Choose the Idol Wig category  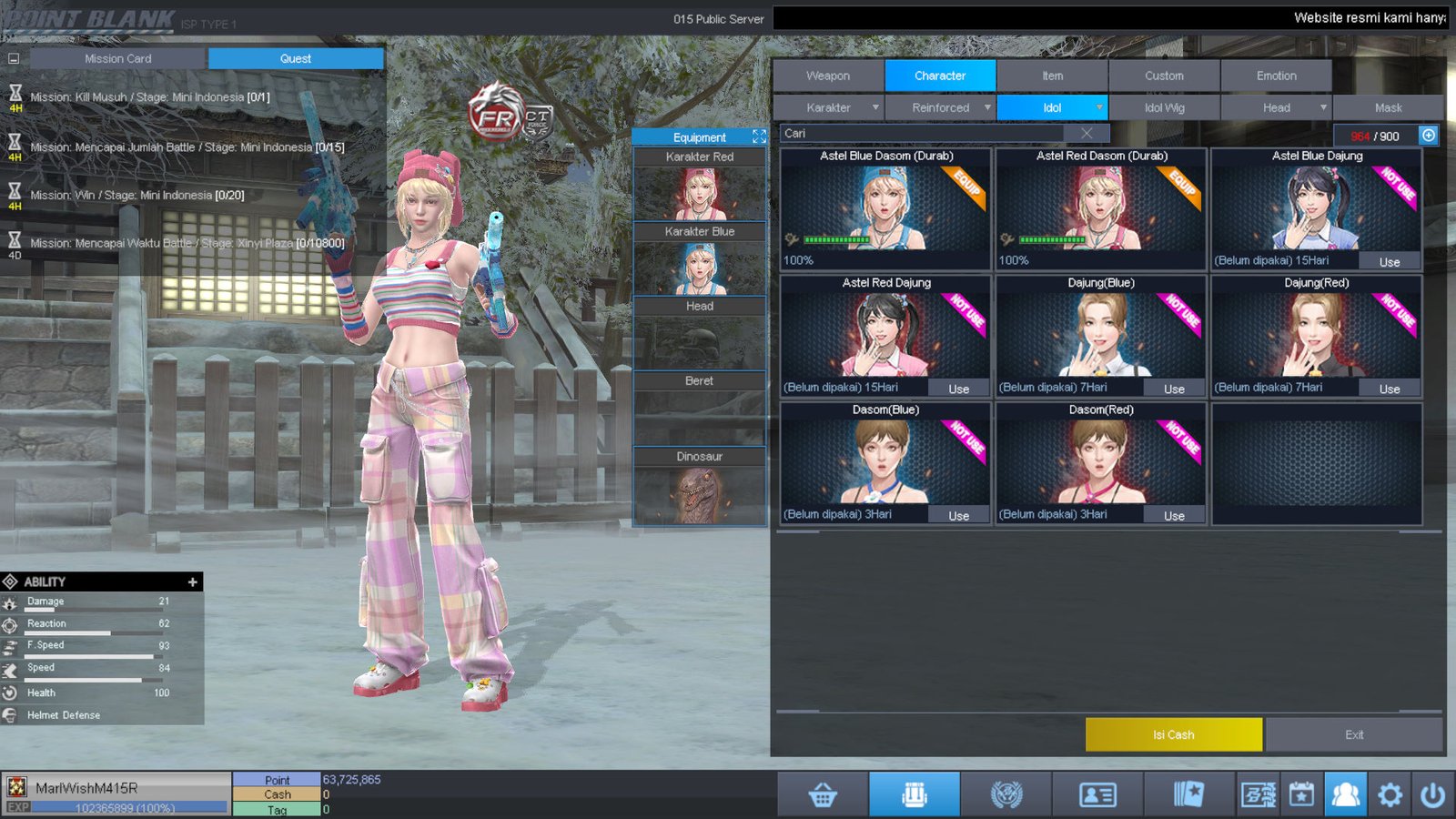click(x=1164, y=107)
